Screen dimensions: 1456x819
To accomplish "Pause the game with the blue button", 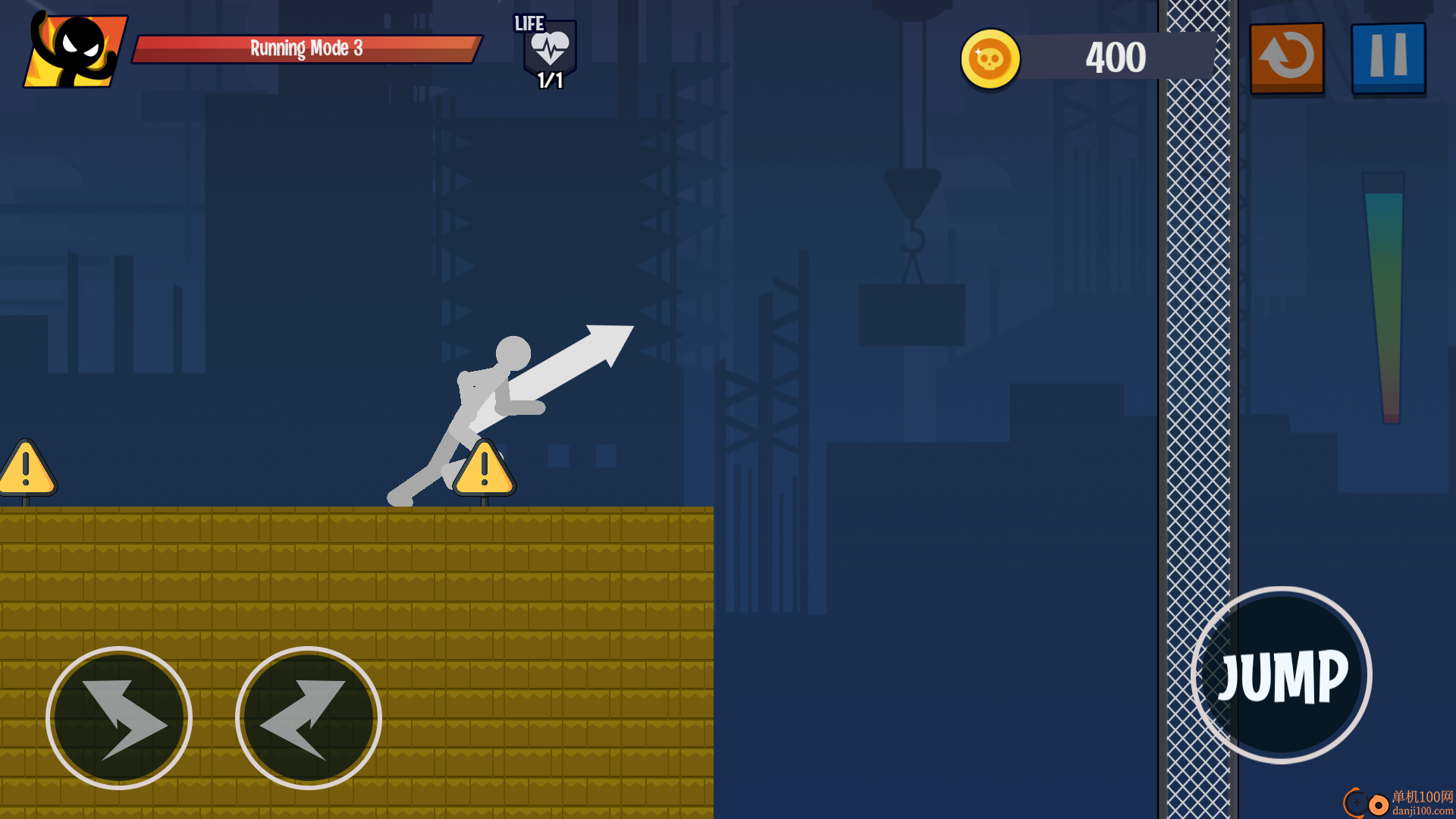I will pos(1388,58).
